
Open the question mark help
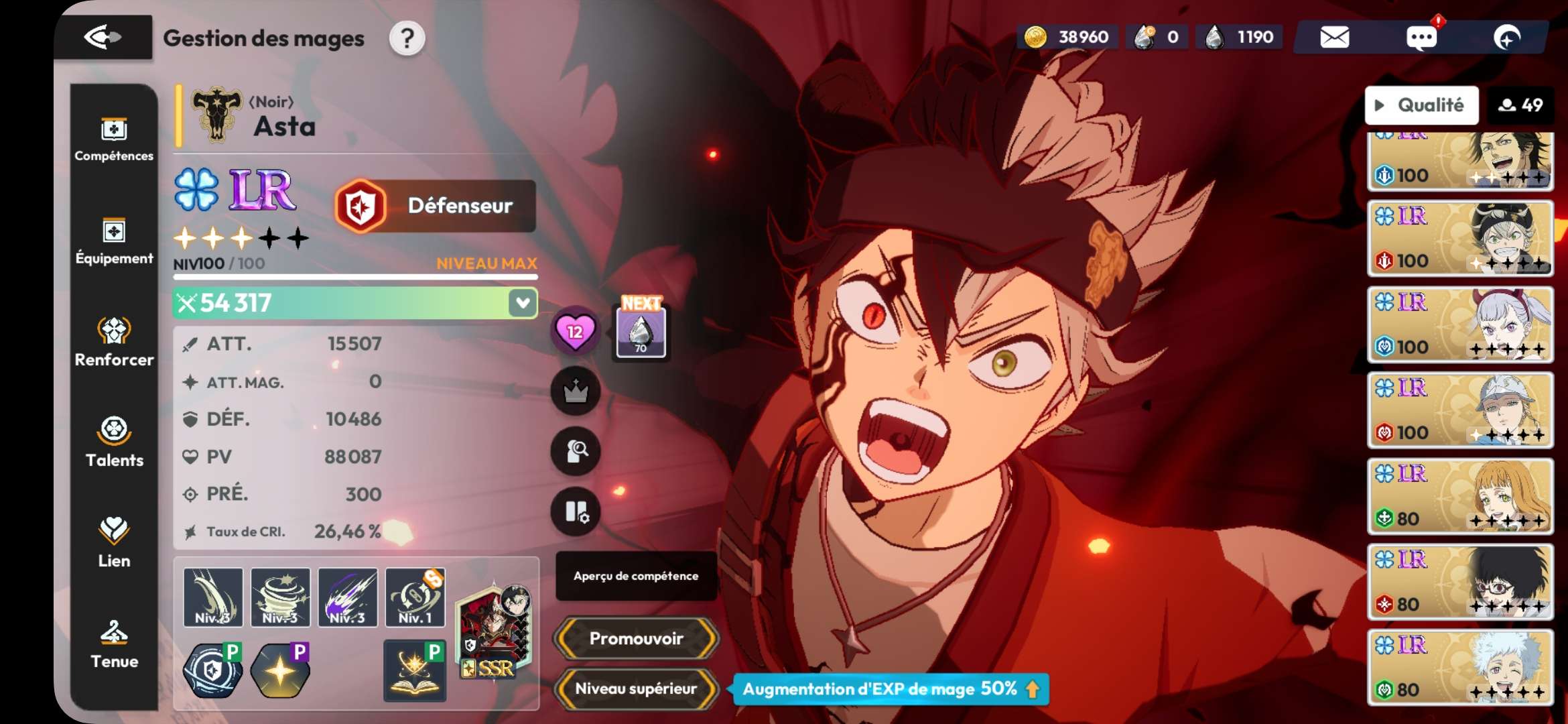407,38
